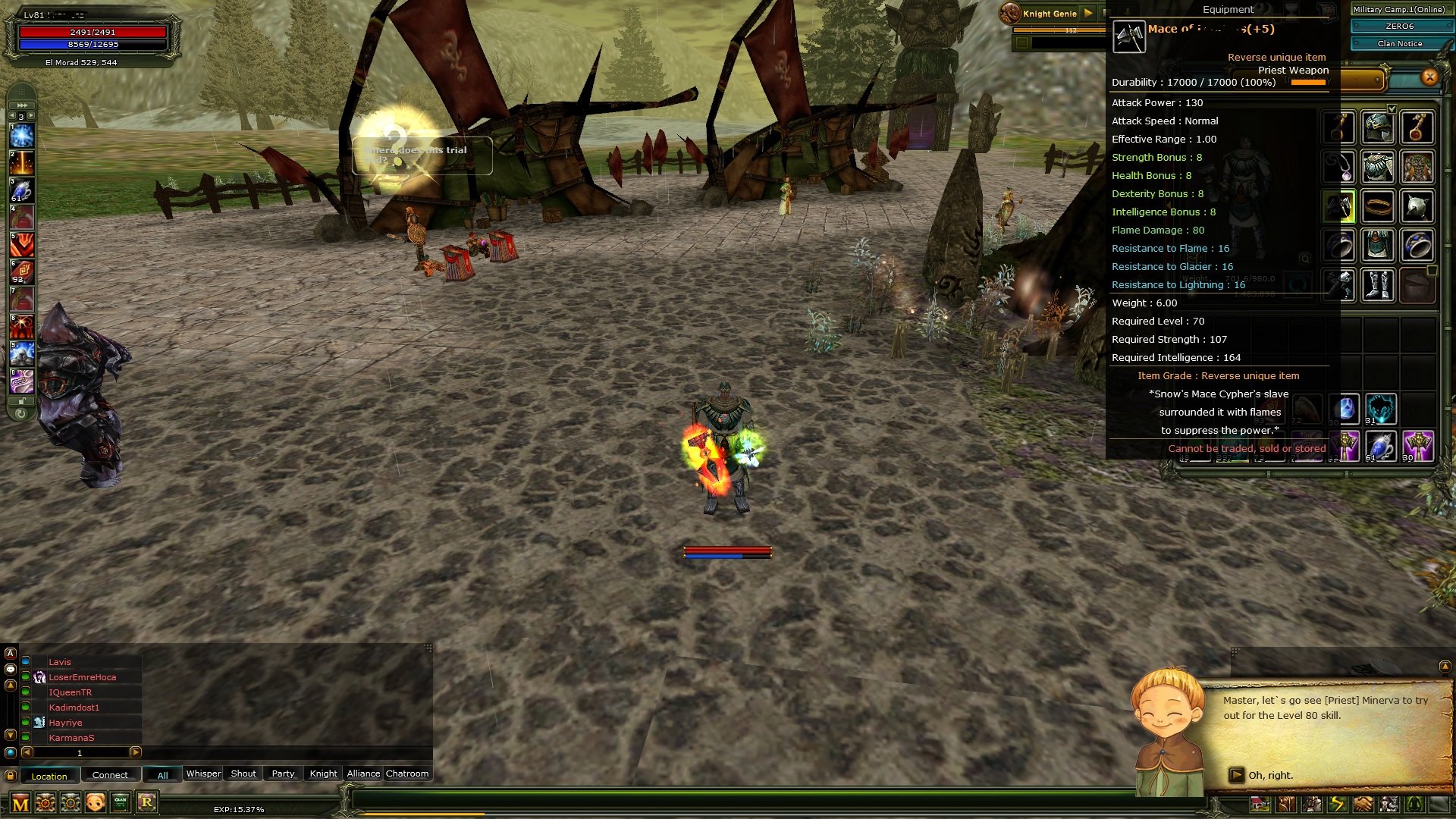
Task: Select the equipped boots slot
Action: [x=1377, y=285]
